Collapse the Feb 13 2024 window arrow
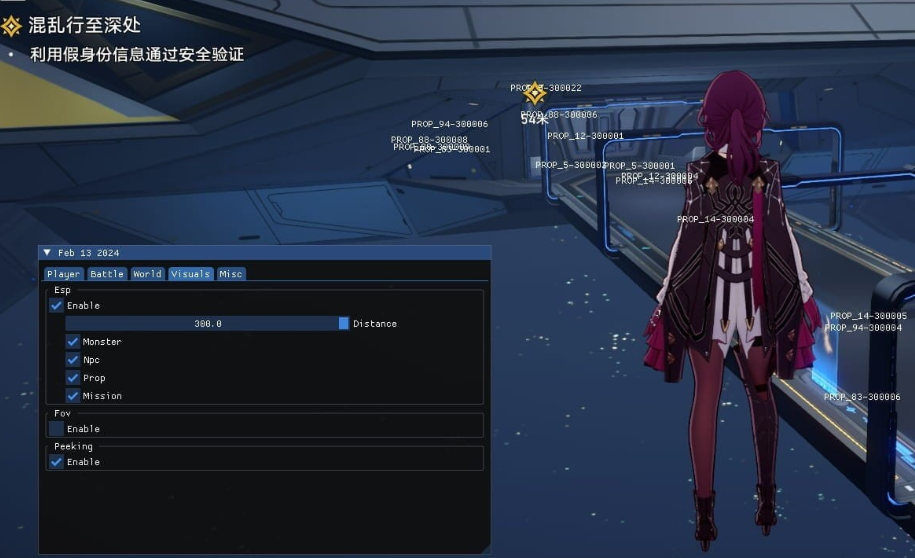 tap(47, 253)
